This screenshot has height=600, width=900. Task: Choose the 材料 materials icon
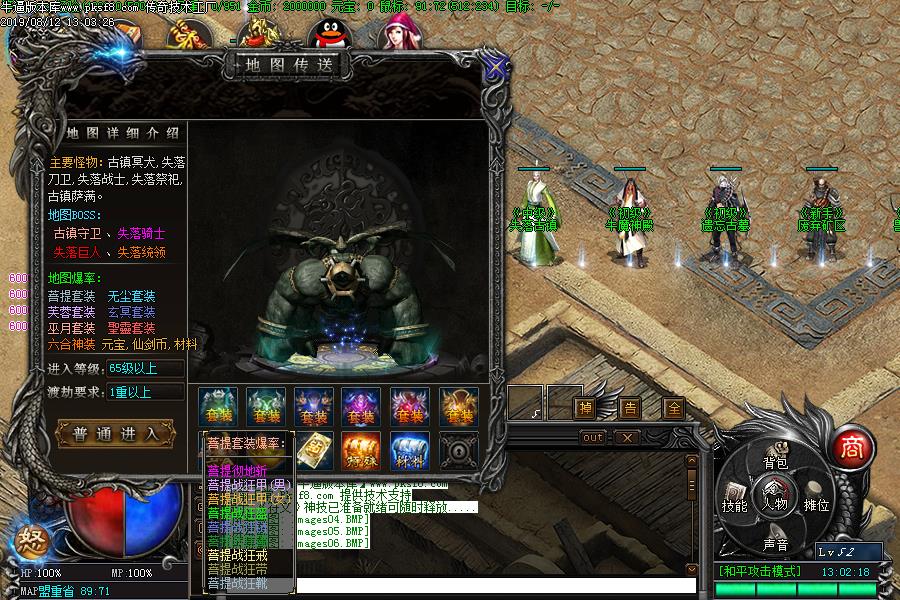click(x=410, y=451)
